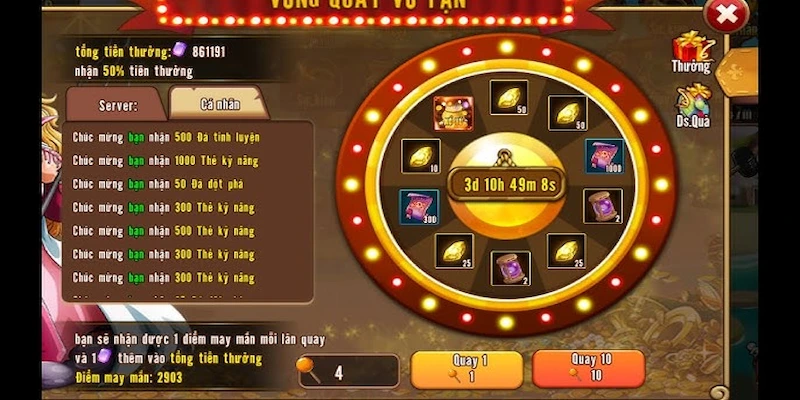The width and height of the screenshot is (800, 400).
Task: Select the treasure pile prize on wheel
Action: pyautogui.click(x=453, y=113)
